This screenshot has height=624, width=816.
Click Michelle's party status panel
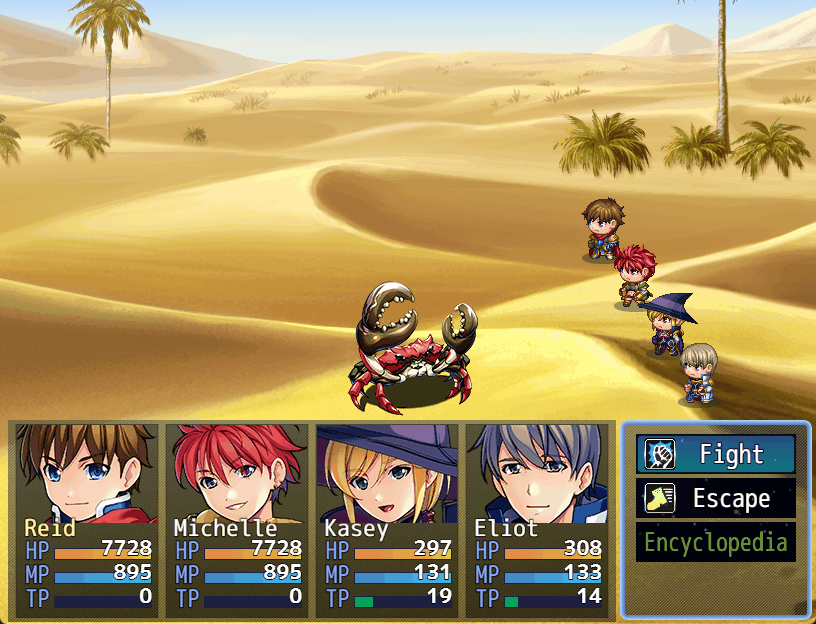237,475
